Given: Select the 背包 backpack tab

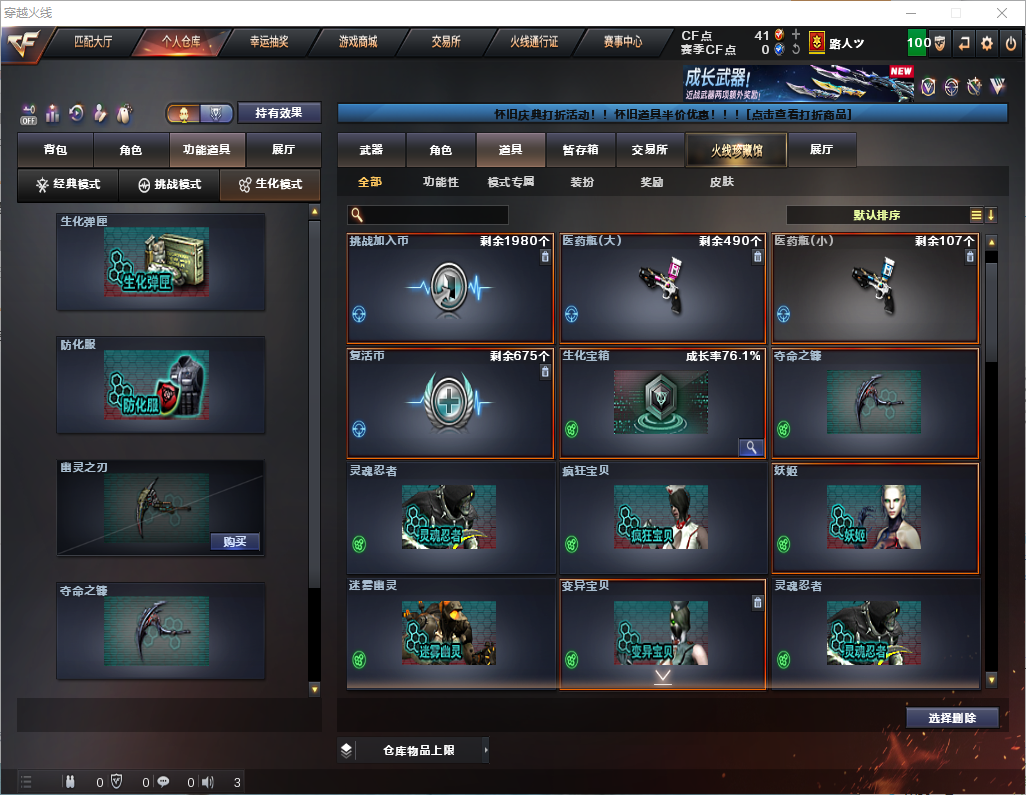Looking at the screenshot, I should click(x=55, y=150).
